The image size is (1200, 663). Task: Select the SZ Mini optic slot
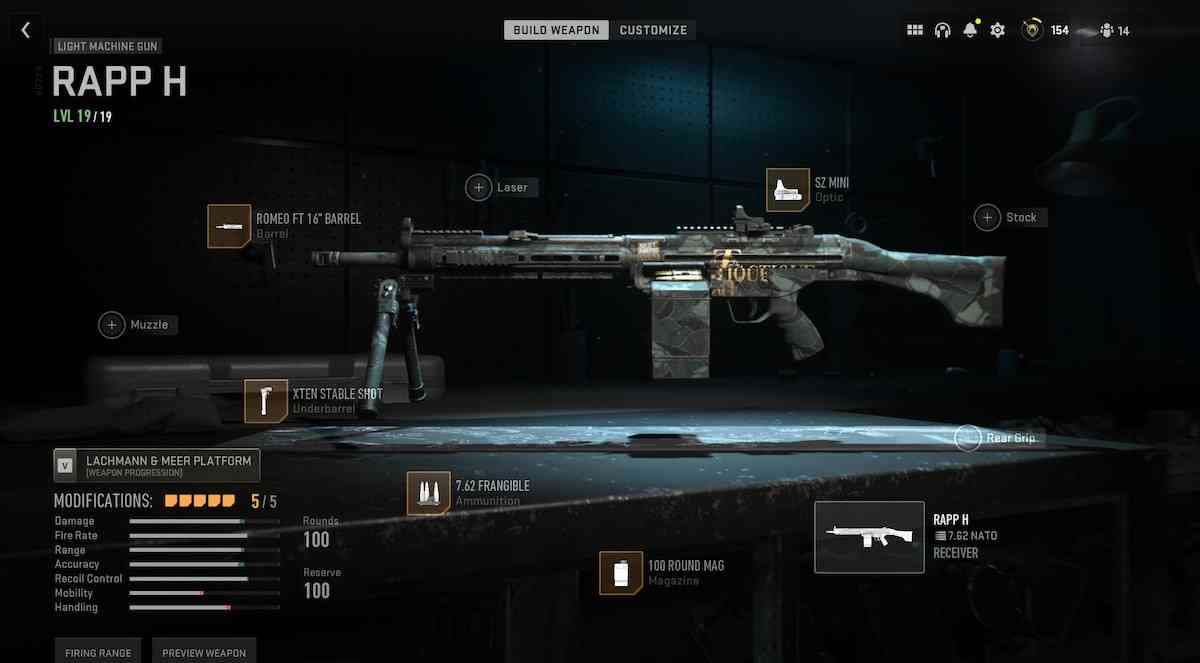tap(788, 190)
